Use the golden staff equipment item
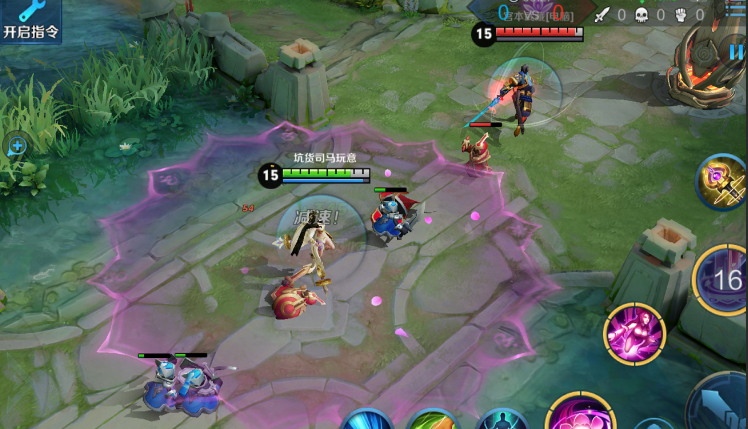 pyautogui.click(x=722, y=181)
